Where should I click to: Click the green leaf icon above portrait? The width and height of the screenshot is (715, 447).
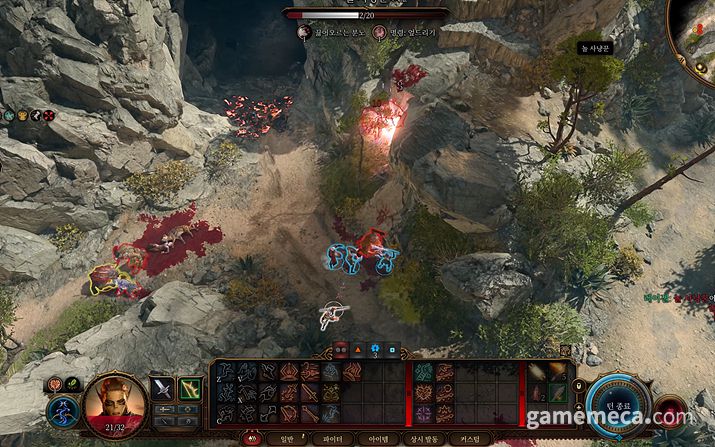point(73,383)
